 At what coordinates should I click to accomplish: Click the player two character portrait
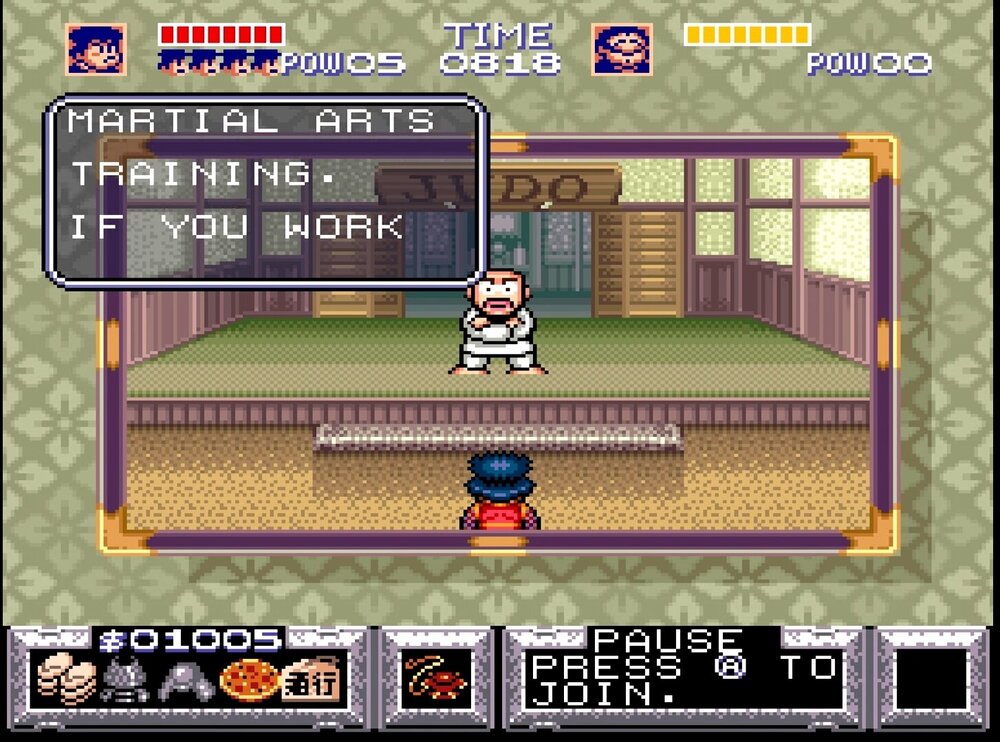622,49
